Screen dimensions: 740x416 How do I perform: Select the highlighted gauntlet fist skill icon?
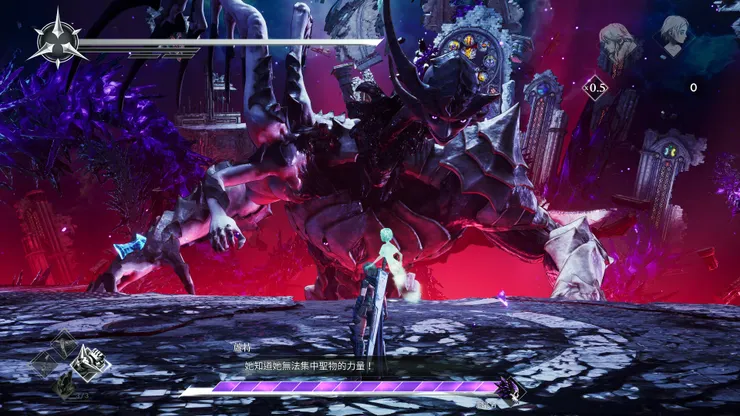[x=92, y=361]
